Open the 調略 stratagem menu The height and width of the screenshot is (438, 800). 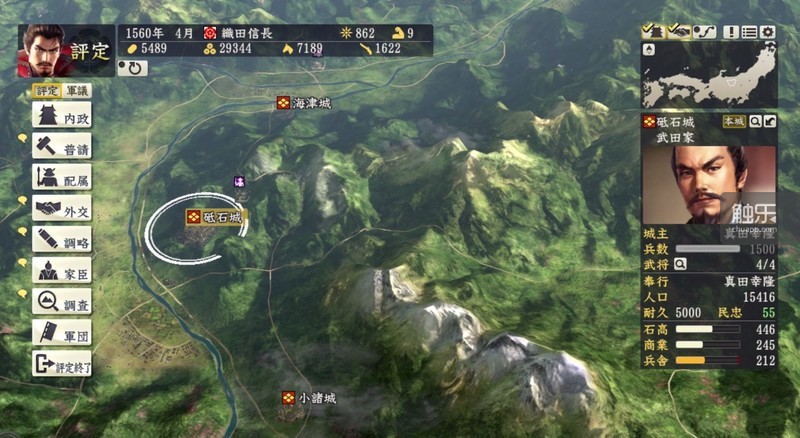(62, 239)
